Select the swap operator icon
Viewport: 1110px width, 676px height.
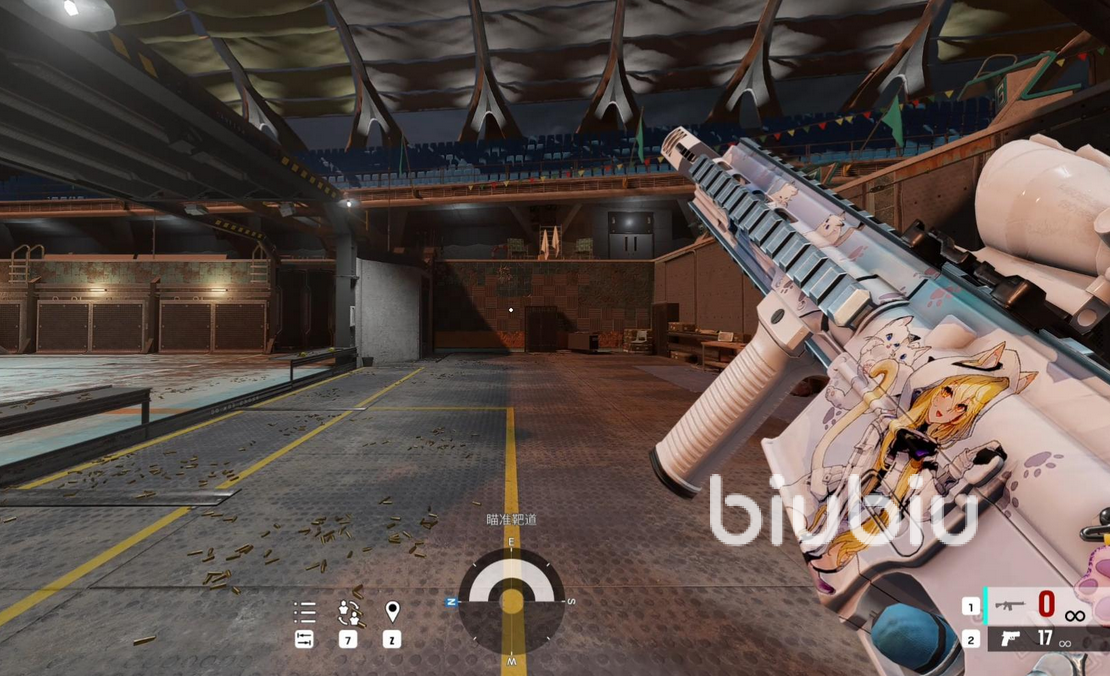(348, 611)
